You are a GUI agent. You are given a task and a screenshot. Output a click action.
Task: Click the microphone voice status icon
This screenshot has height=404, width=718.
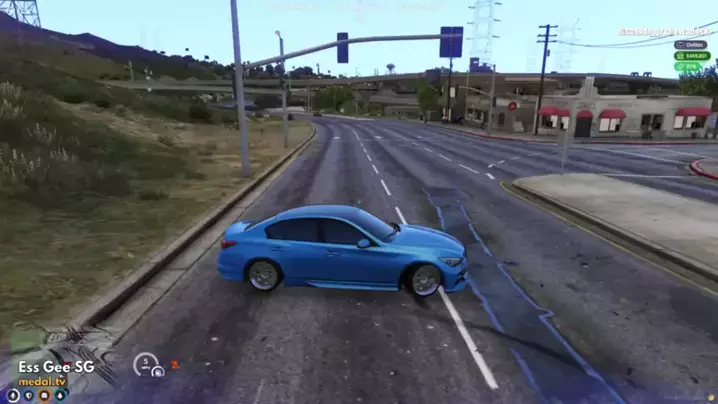pos(13,395)
